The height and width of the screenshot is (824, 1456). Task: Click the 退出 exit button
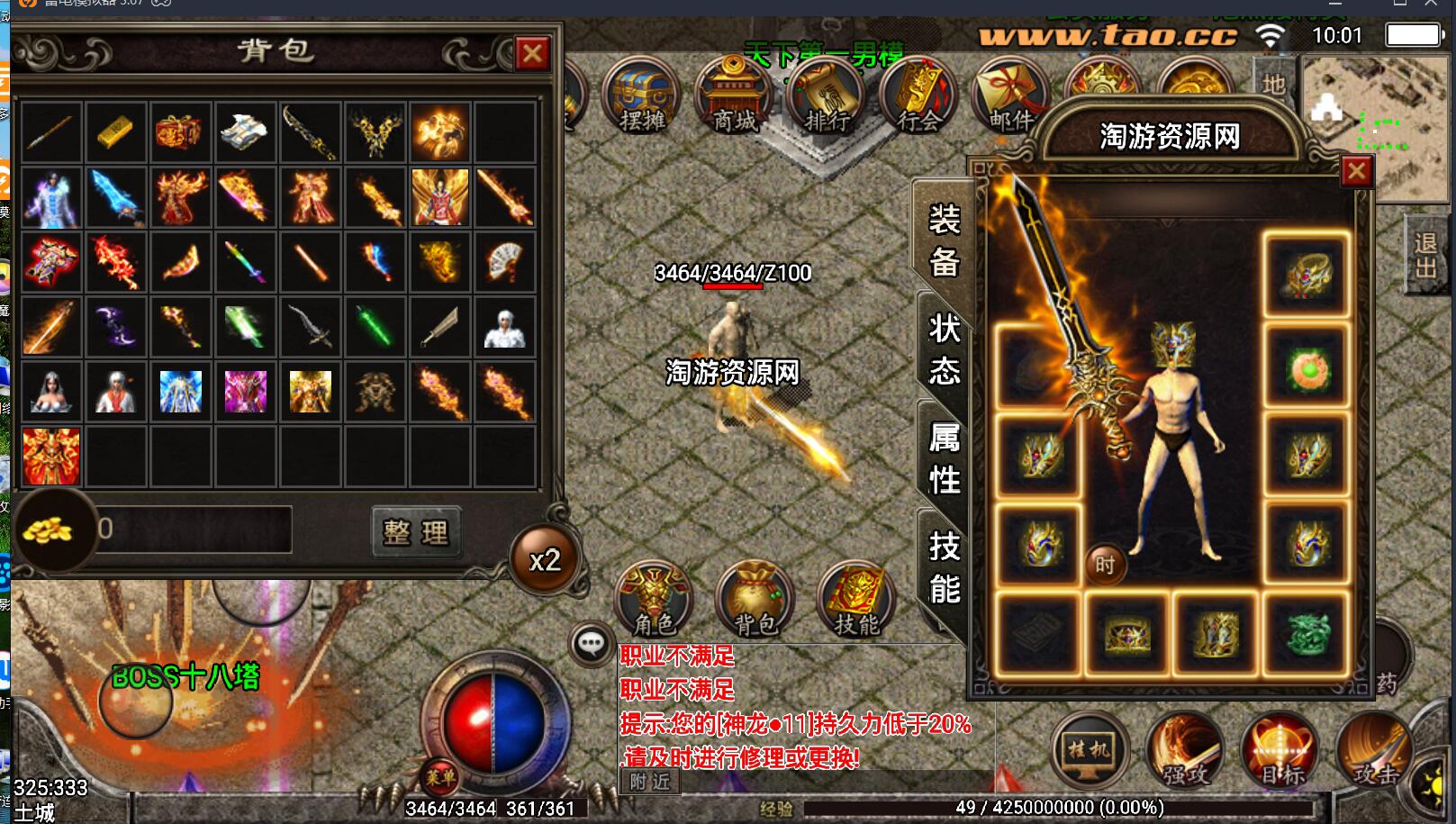[1425, 256]
